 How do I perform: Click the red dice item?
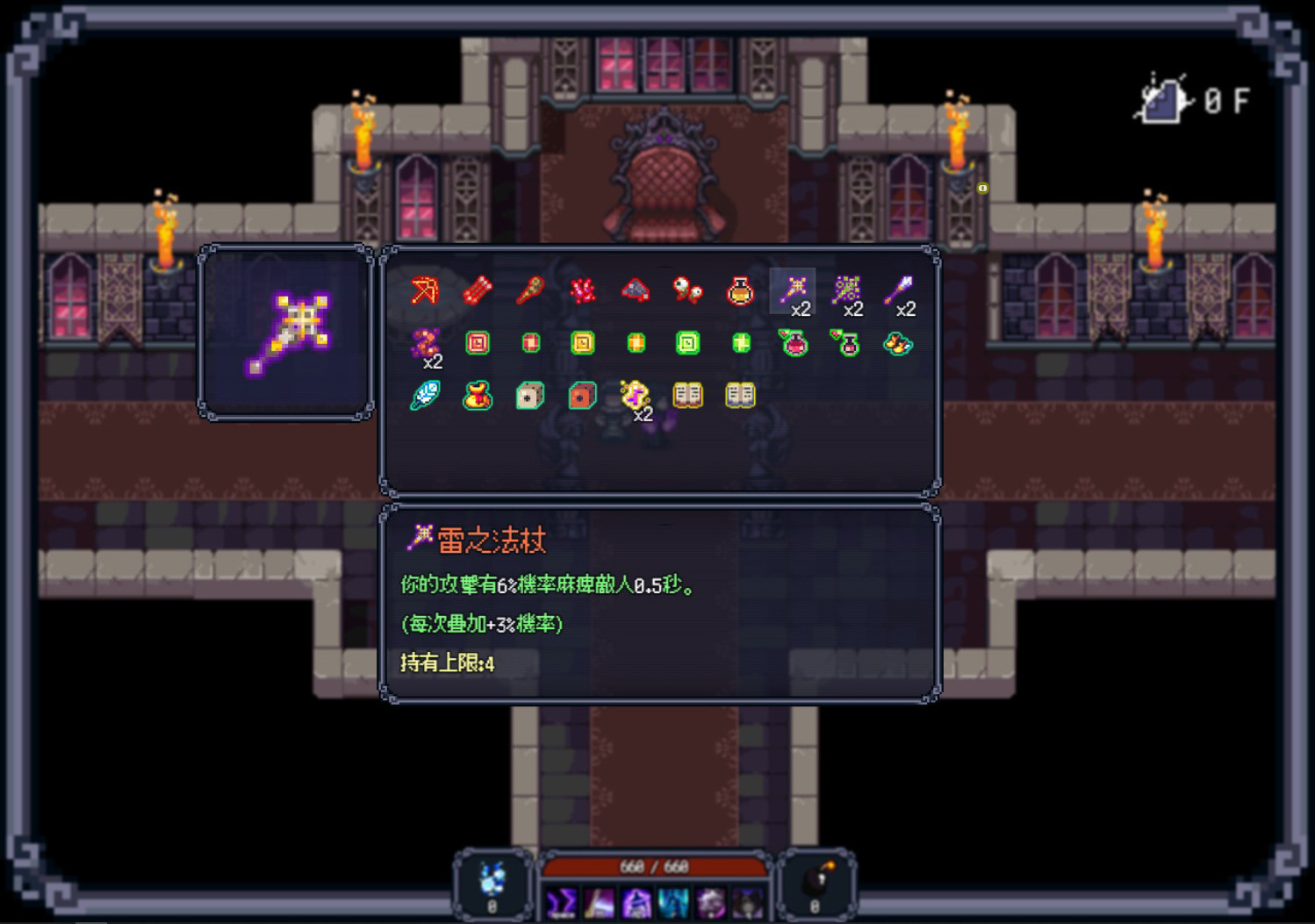[582, 395]
